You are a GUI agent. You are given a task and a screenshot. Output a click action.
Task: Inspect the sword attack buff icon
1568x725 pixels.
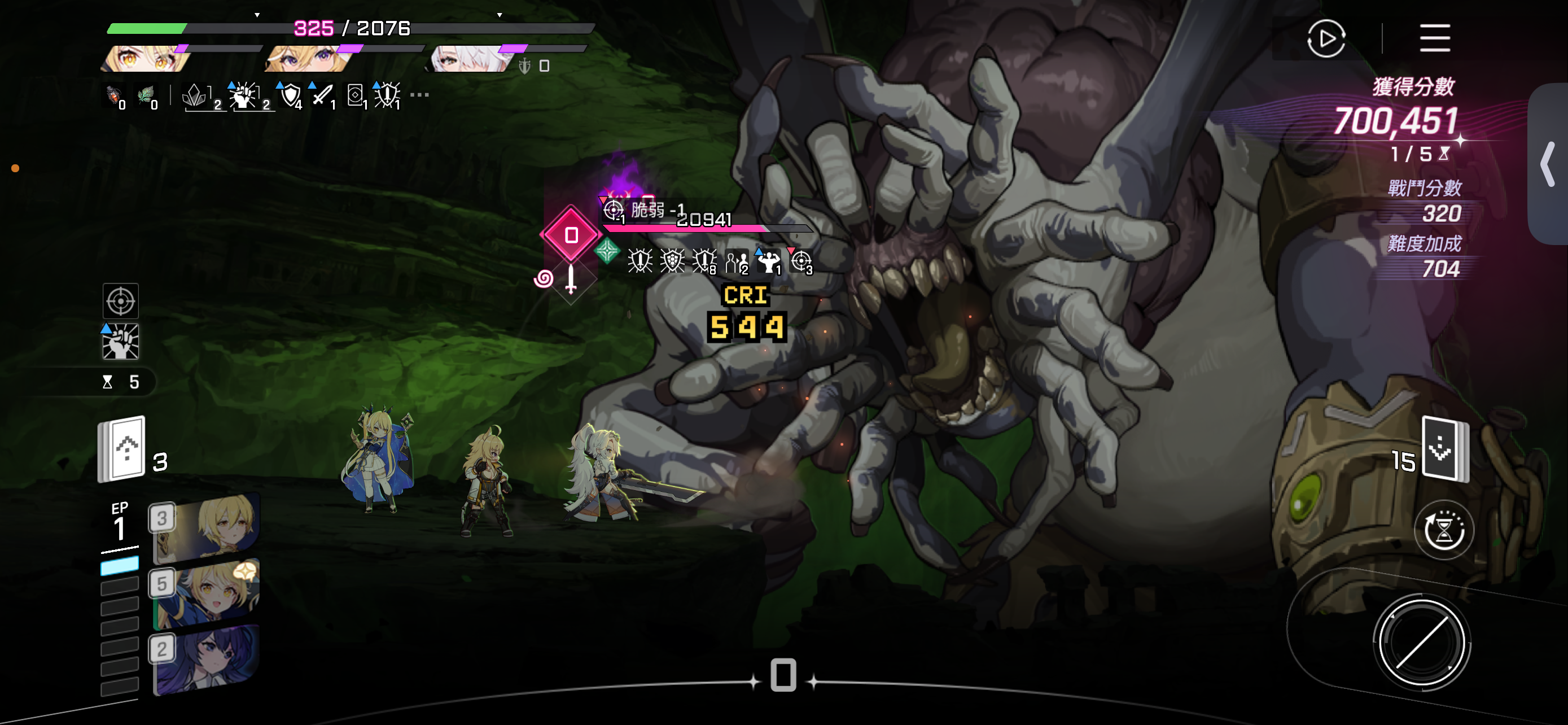[x=323, y=95]
